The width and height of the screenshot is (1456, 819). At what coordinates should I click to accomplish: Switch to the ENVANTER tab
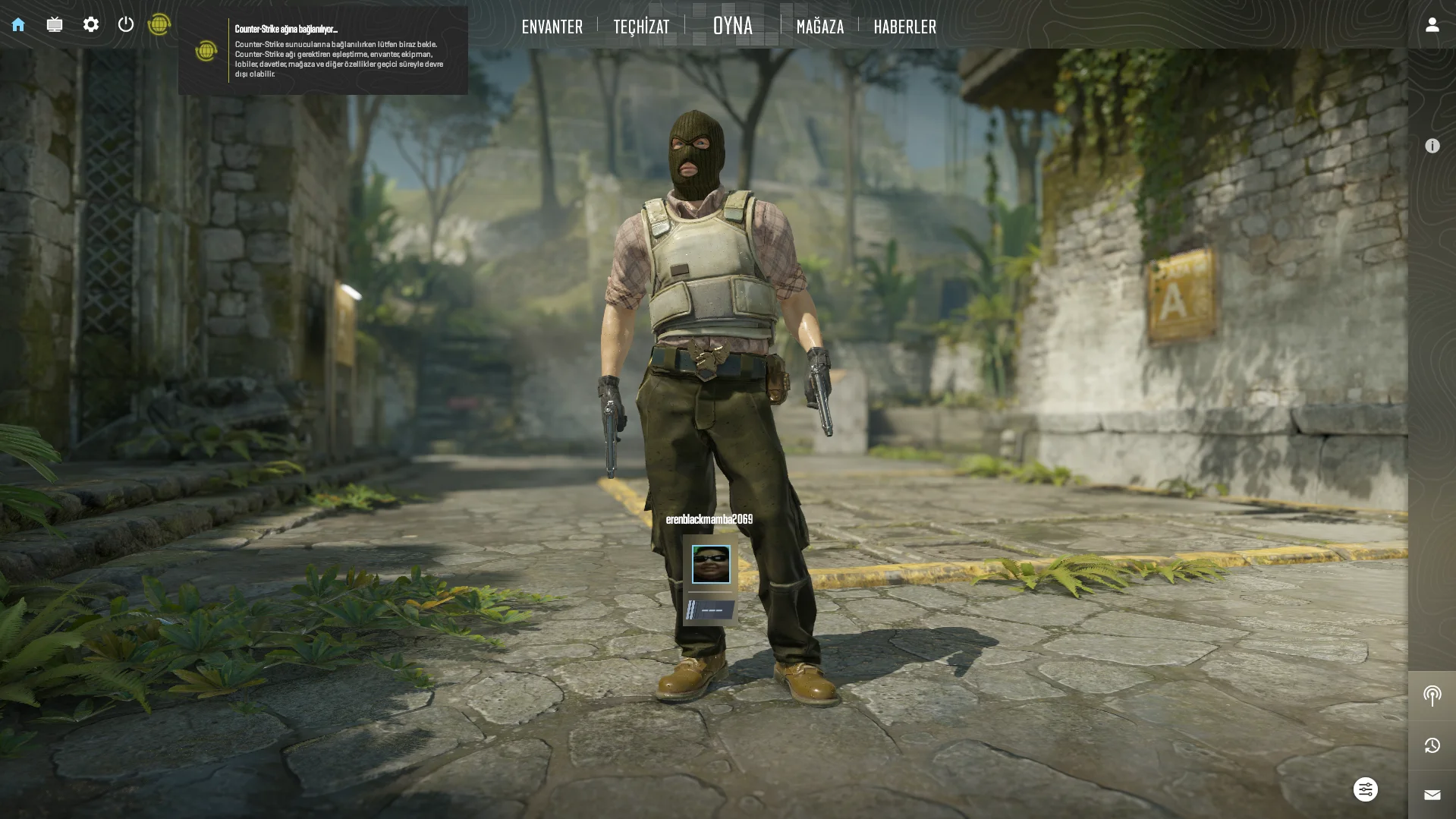point(552,27)
